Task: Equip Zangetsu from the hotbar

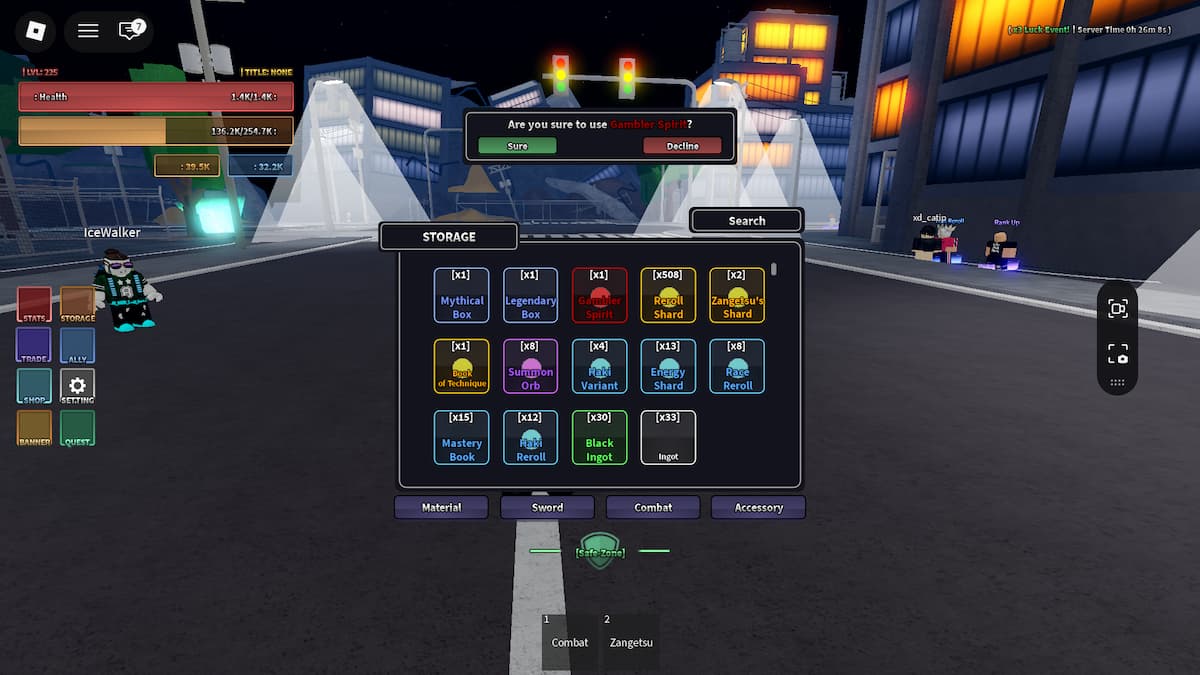Action: pyautogui.click(x=628, y=641)
